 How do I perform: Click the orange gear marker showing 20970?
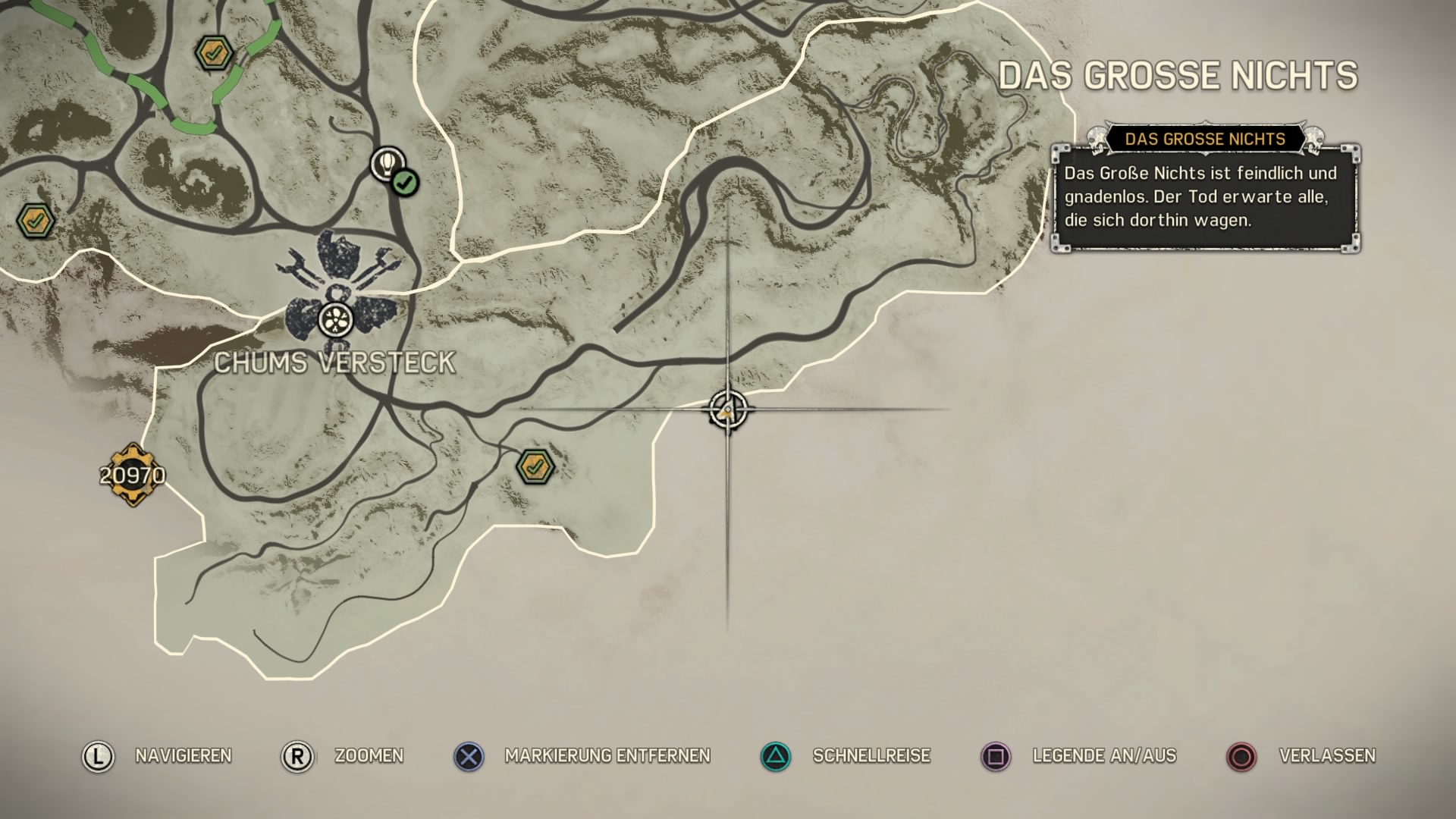pos(133,475)
